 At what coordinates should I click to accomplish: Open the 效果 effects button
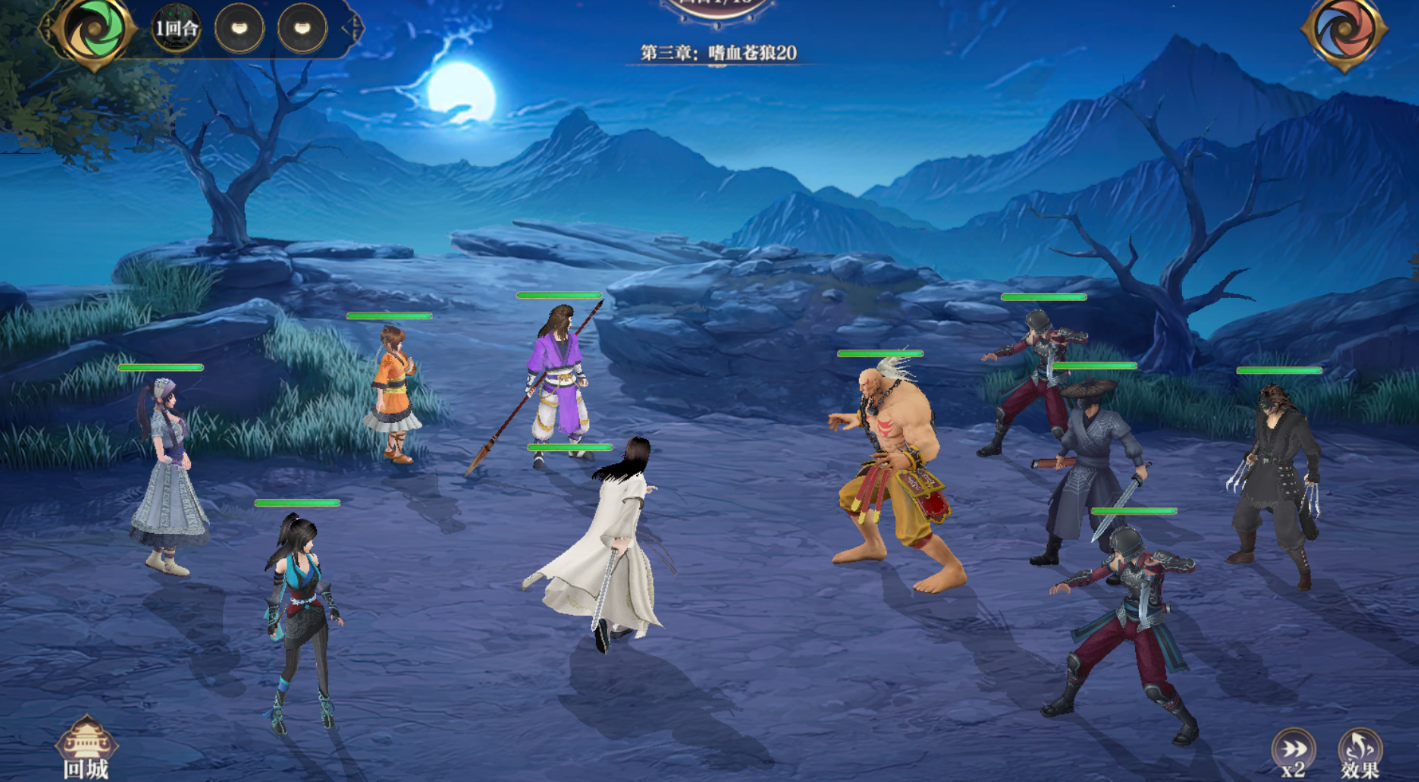pos(1360,751)
